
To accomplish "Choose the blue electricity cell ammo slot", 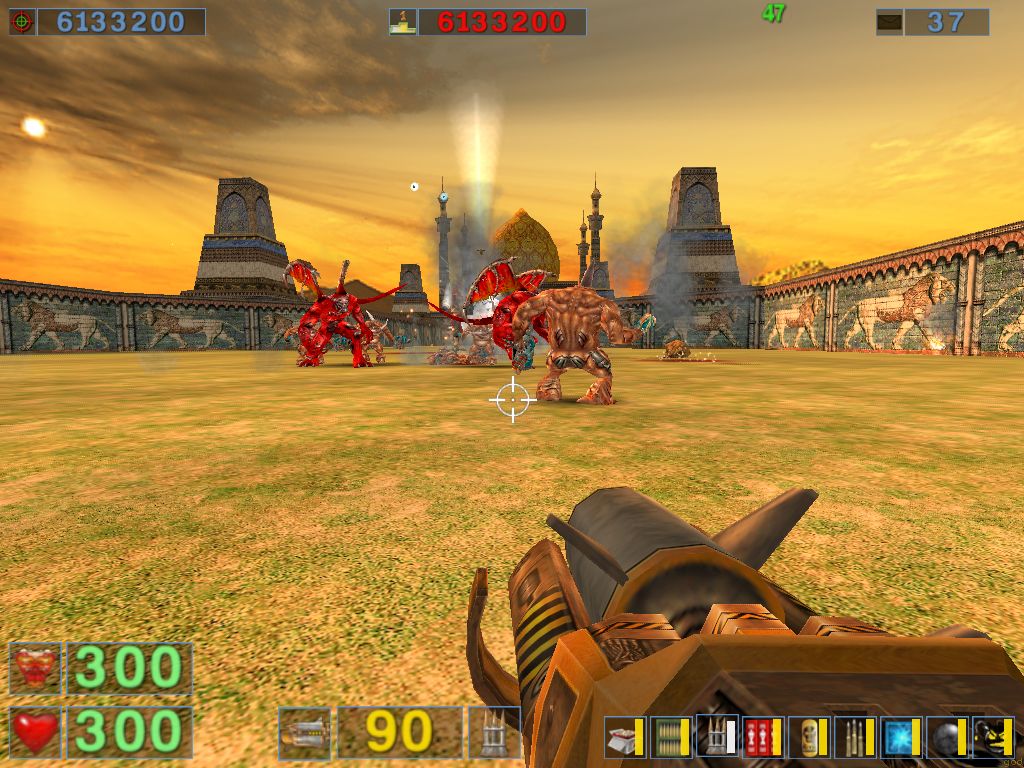I will (899, 737).
